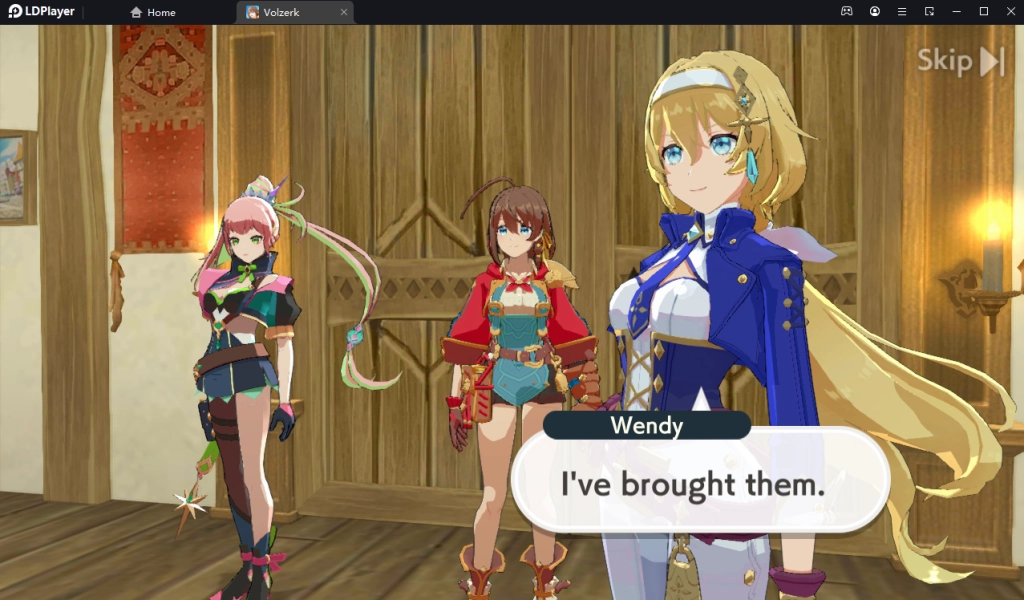Switch to the LDPlayer Home tab

click(x=153, y=12)
